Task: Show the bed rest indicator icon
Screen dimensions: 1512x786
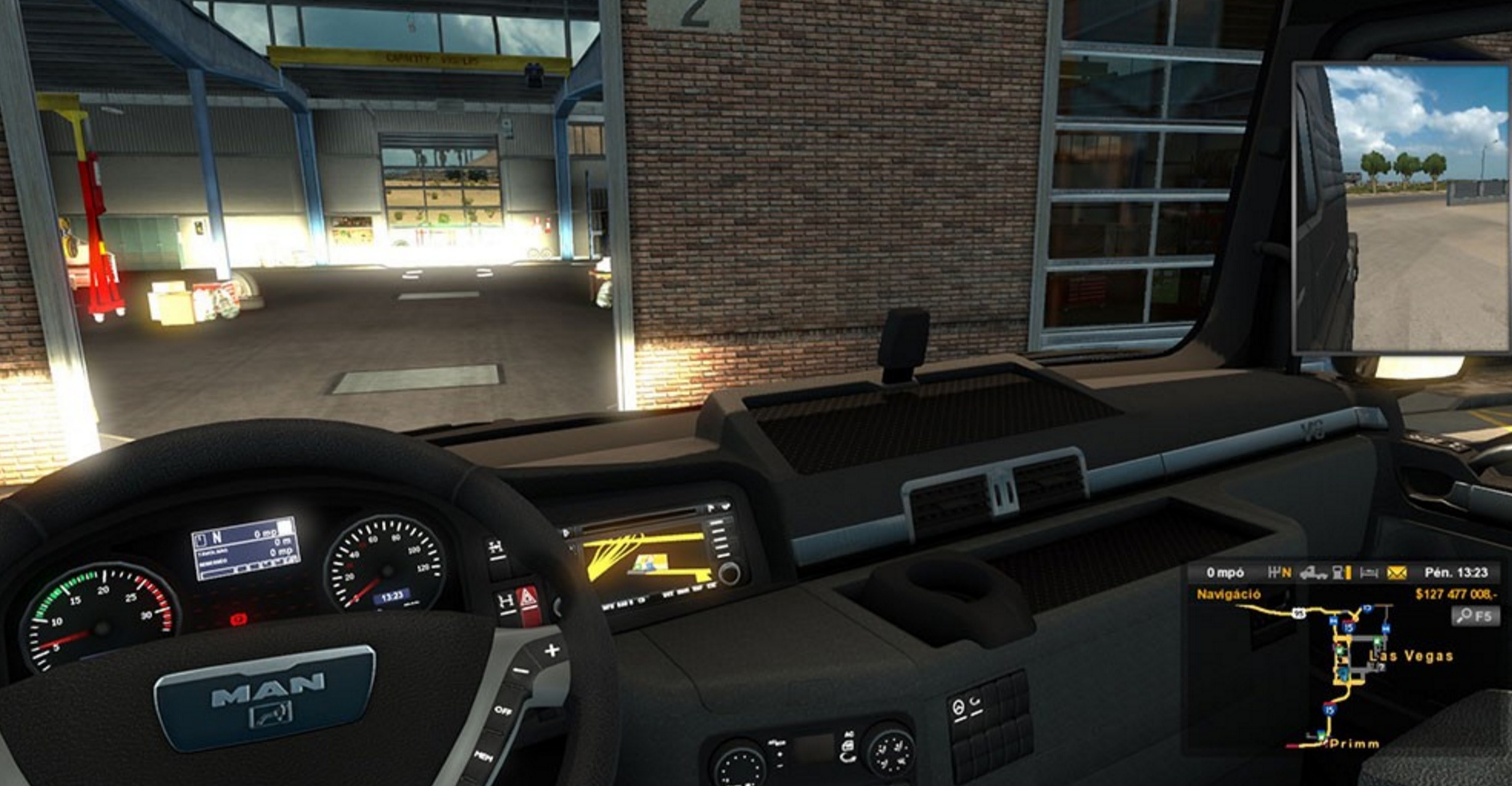Action: tap(1369, 573)
